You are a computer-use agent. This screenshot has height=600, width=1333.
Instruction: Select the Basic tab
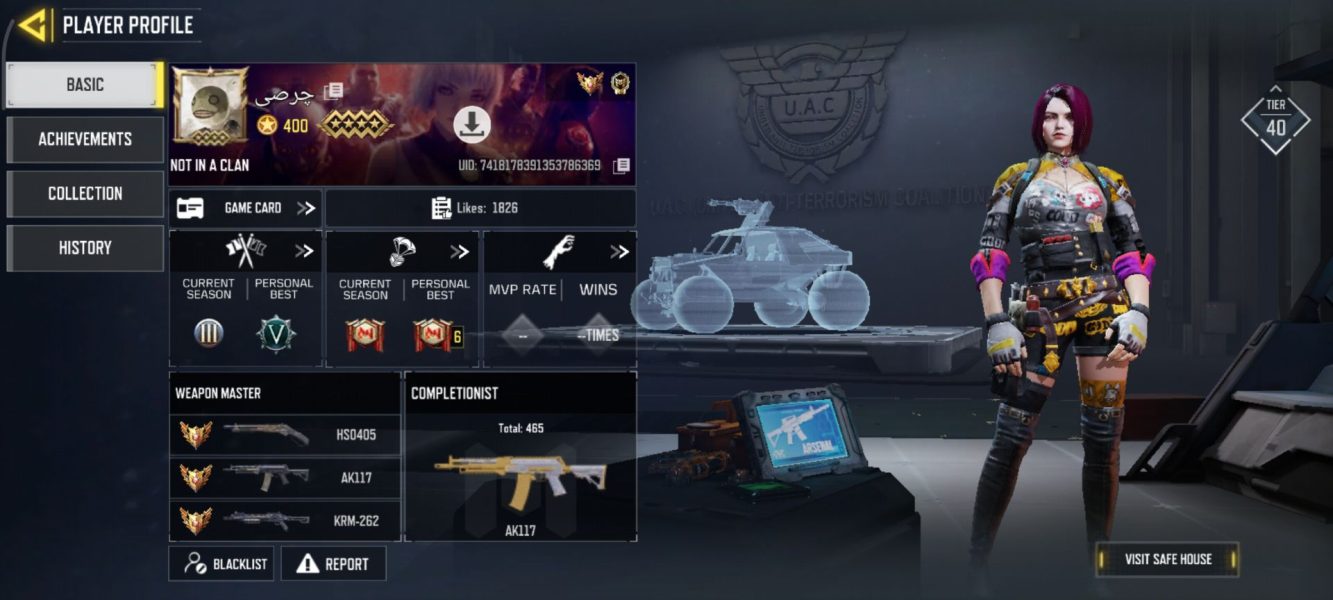point(85,85)
